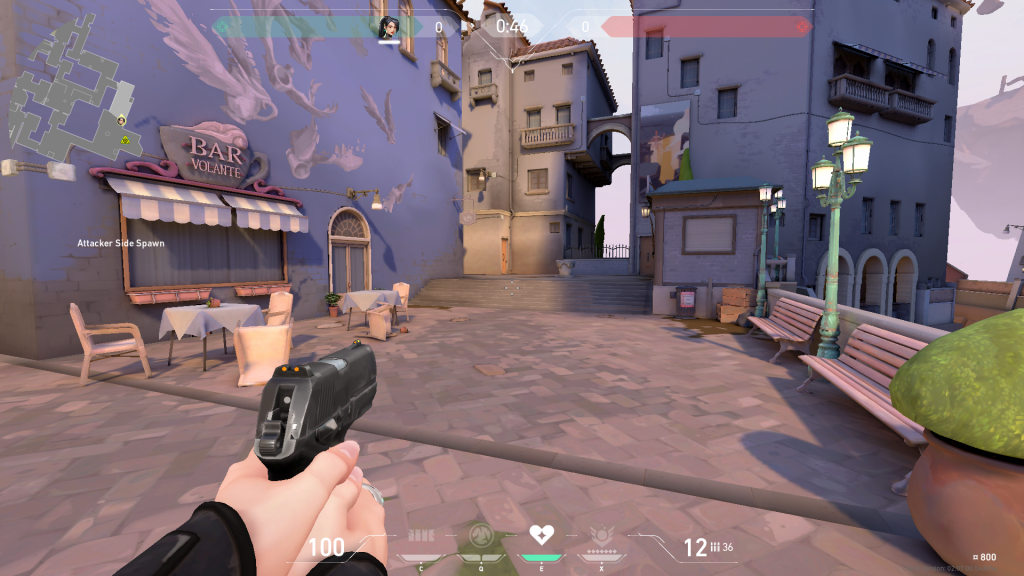Viewport: 1024px width, 576px height.
Task: Trigger the Resurrection ultimate icon
Action: pyautogui.click(x=601, y=536)
